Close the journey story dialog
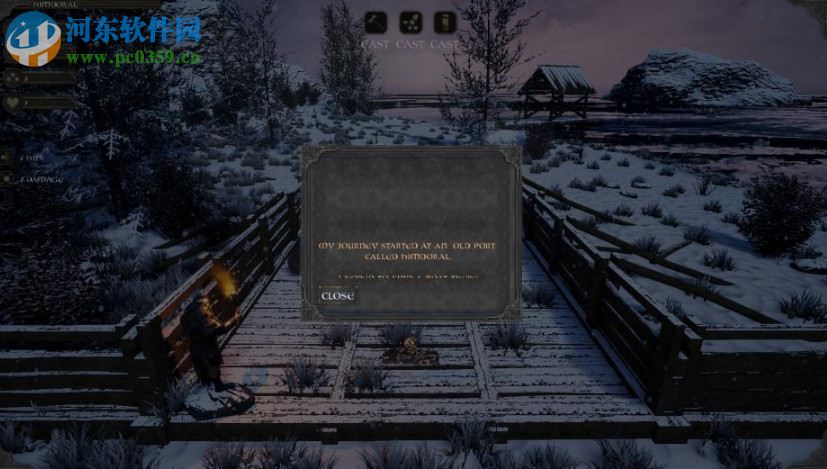This screenshot has width=827, height=469. click(337, 296)
